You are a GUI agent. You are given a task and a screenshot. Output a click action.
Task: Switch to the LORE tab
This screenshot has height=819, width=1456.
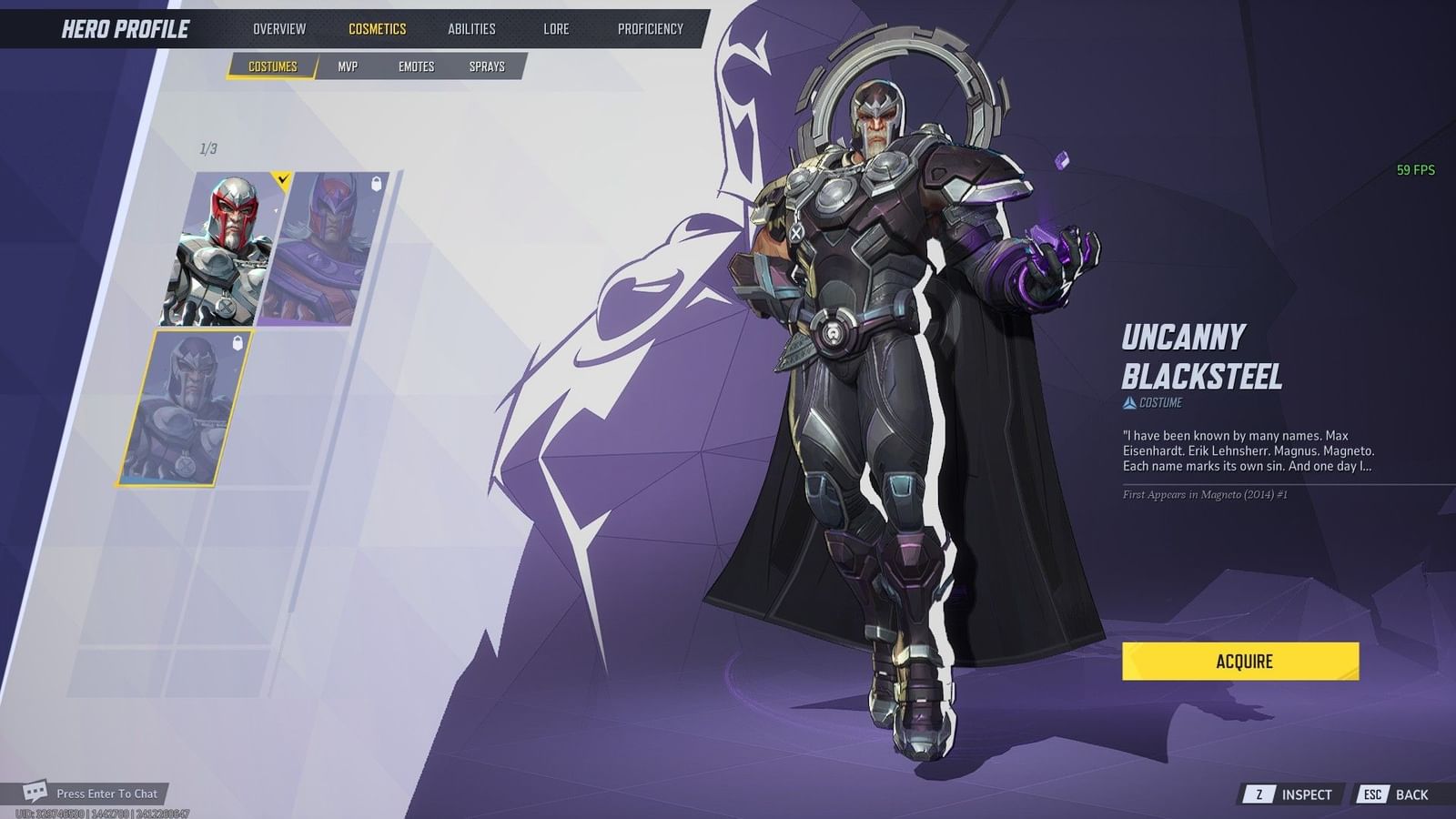point(555,28)
